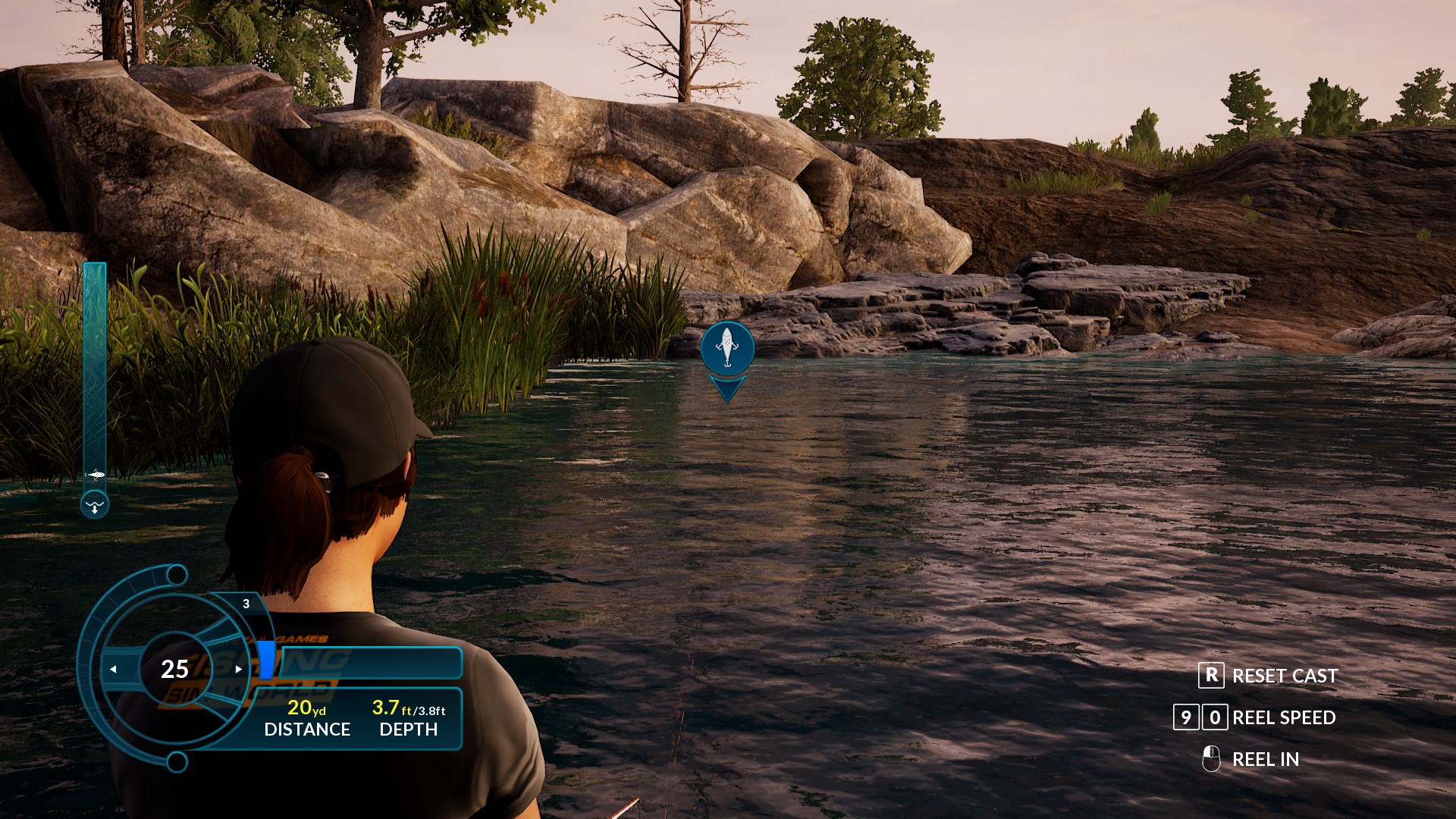This screenshot has height=819, width=1456.
Task: Select the lure marker over the water
Action: 727,348
